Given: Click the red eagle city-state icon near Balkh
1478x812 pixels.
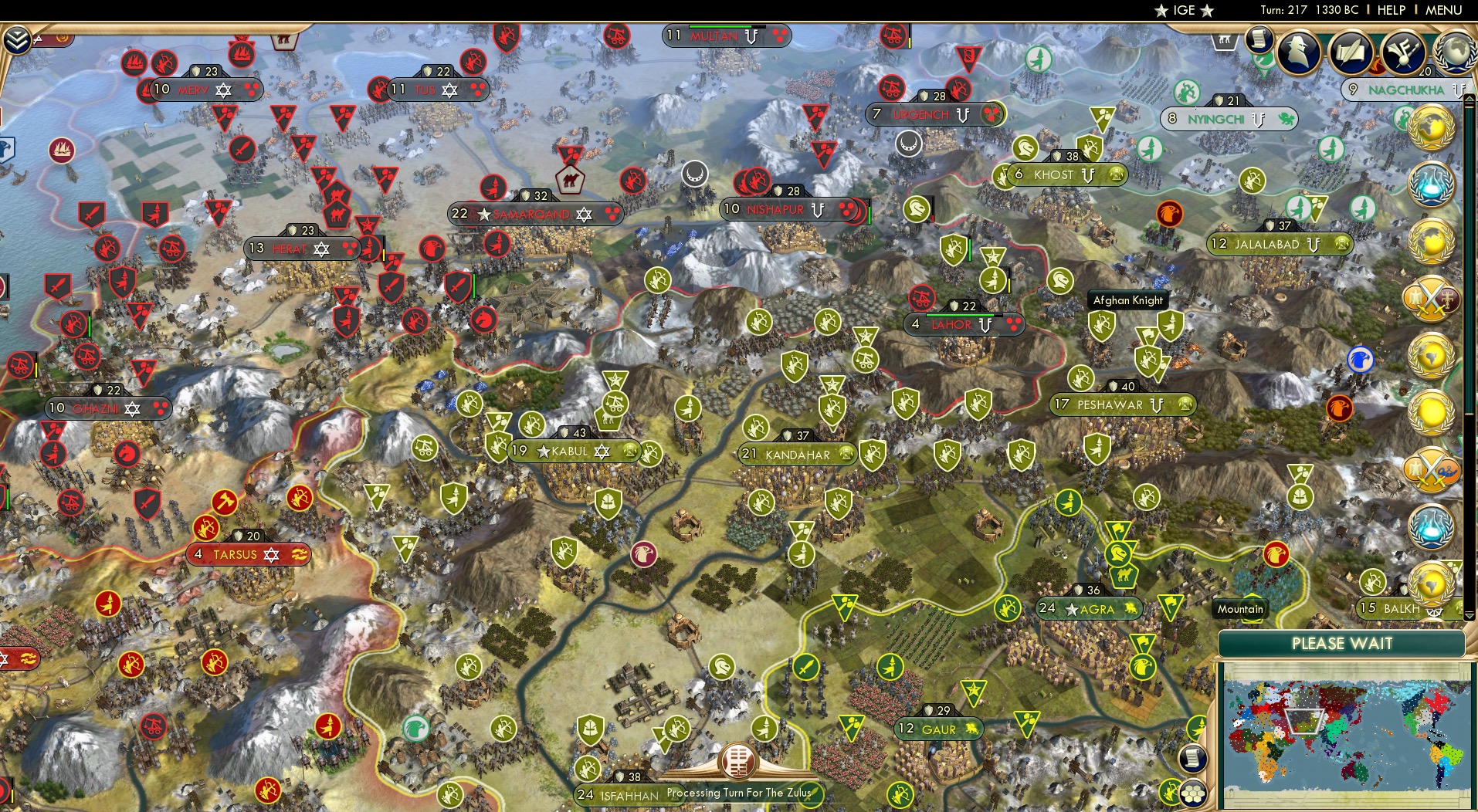Looking at the screenshot, I should tap(1275, 555).
